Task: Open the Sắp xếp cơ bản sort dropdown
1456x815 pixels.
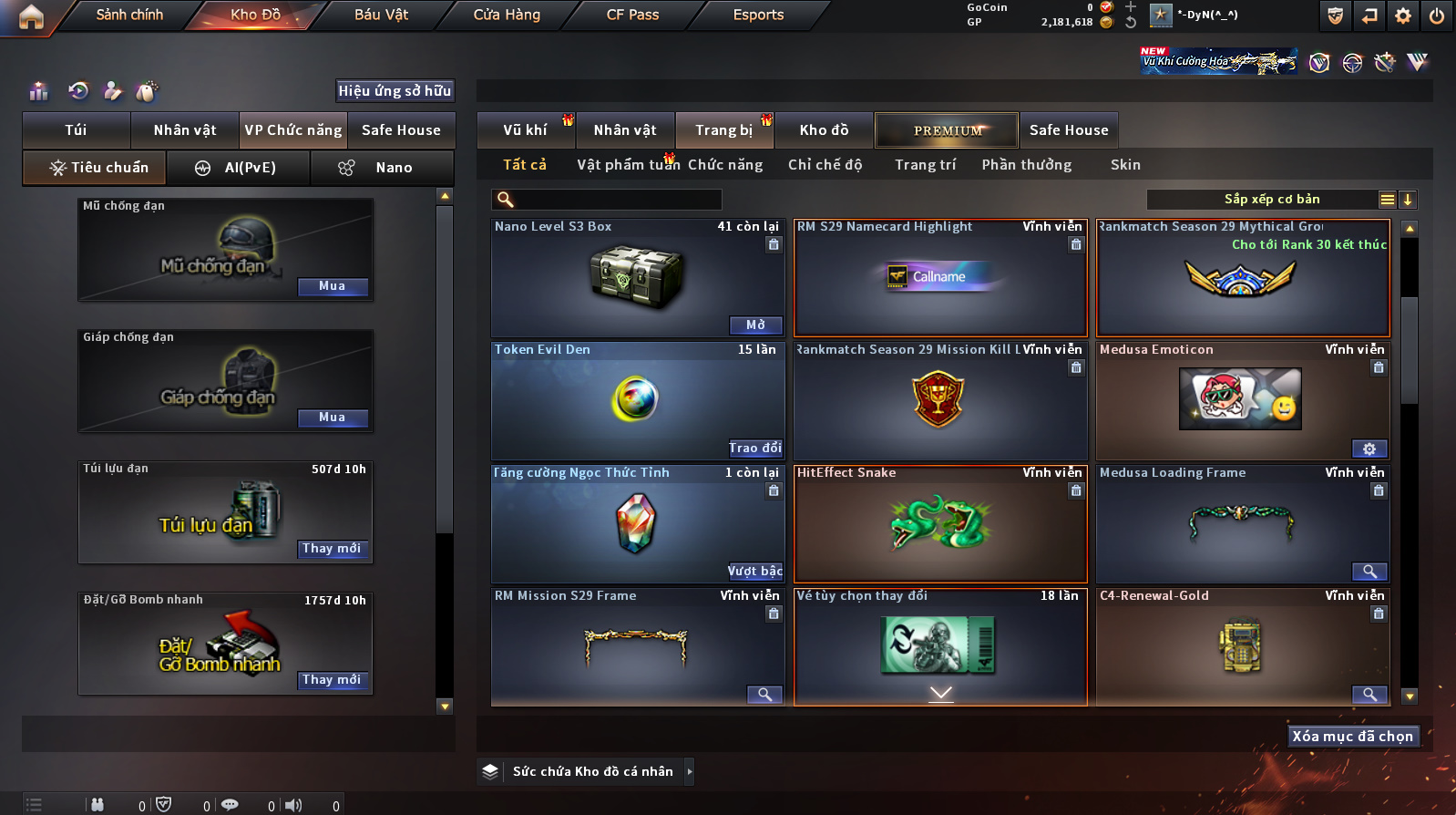Action: coord(1272,200)
